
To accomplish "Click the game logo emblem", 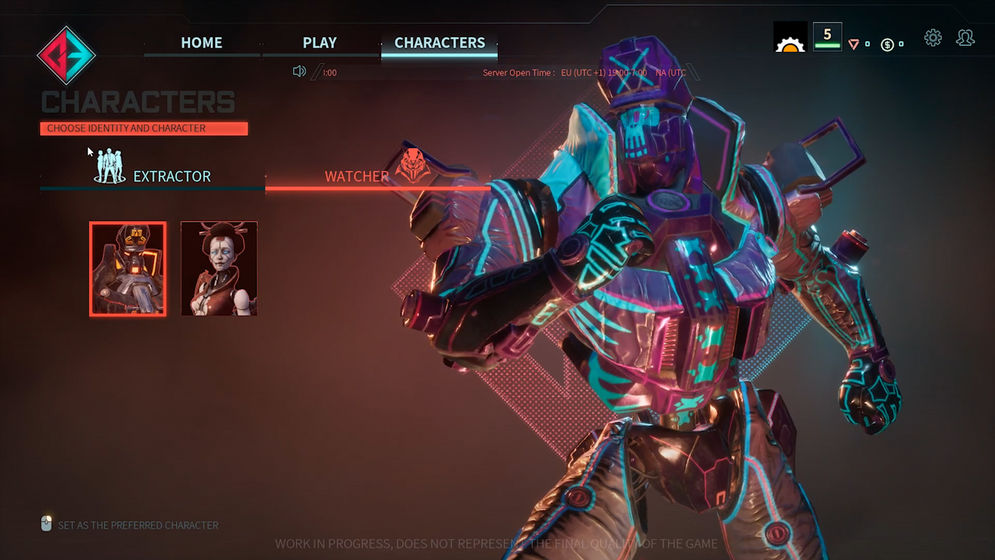I will pyautogui.click(x=65, y=55).
